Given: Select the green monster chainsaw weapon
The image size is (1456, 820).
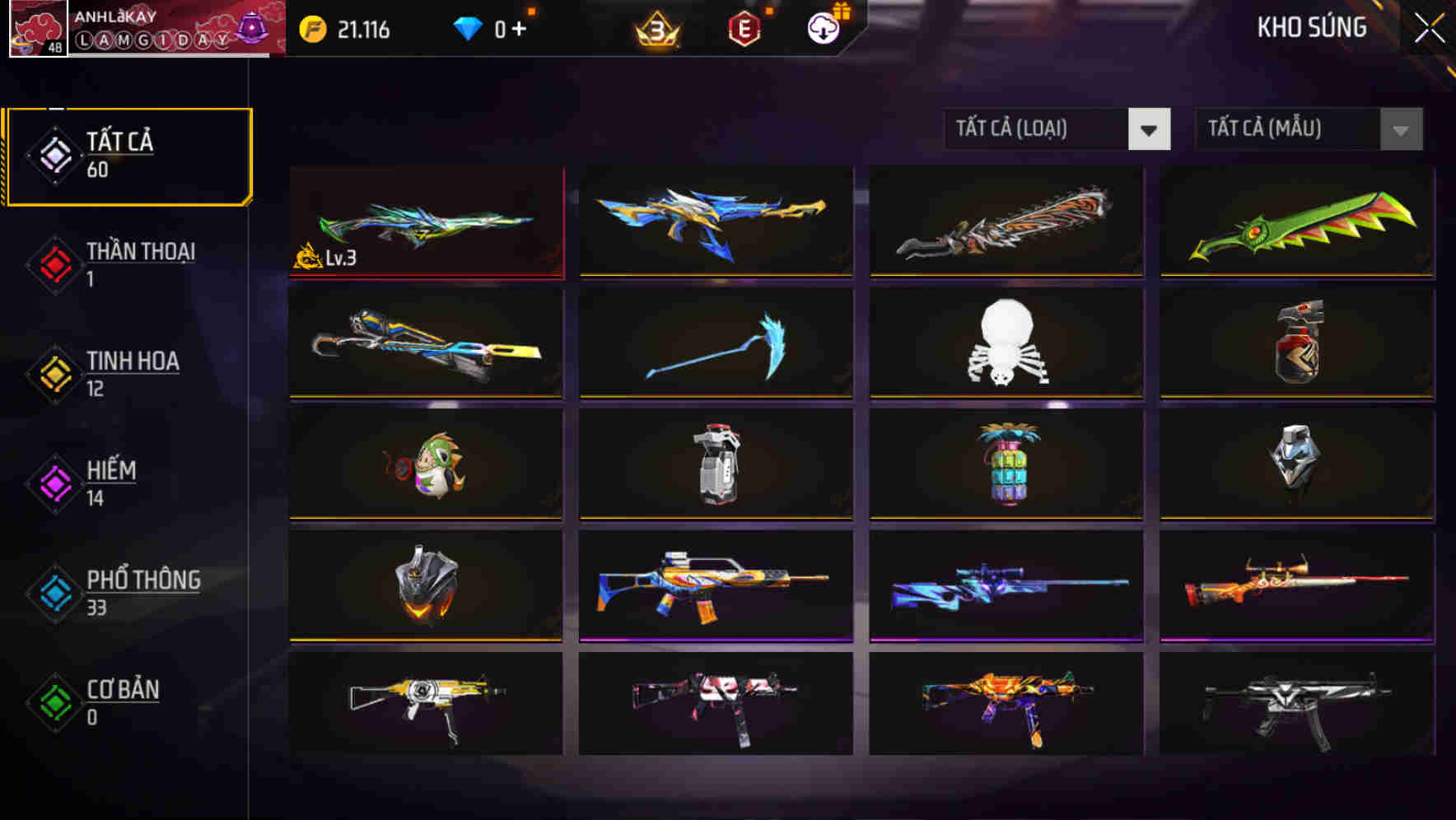Looking at the screenshot, I should (x=1295, y=222).
